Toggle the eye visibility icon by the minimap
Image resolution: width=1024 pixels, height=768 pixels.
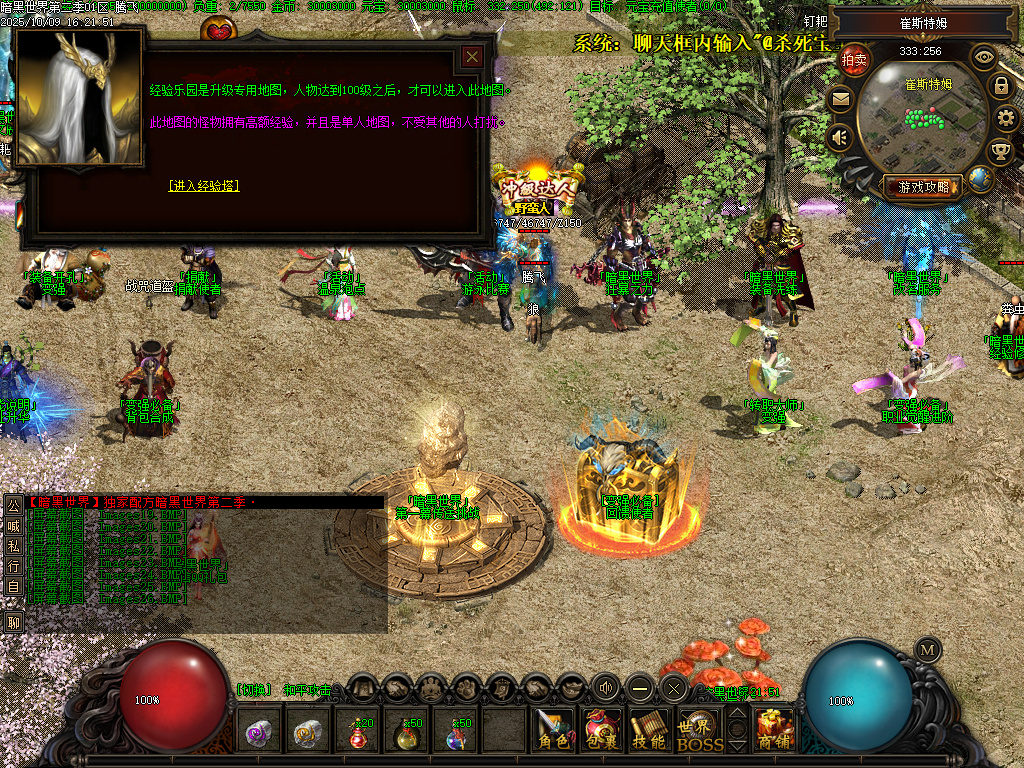pos(984,57)
